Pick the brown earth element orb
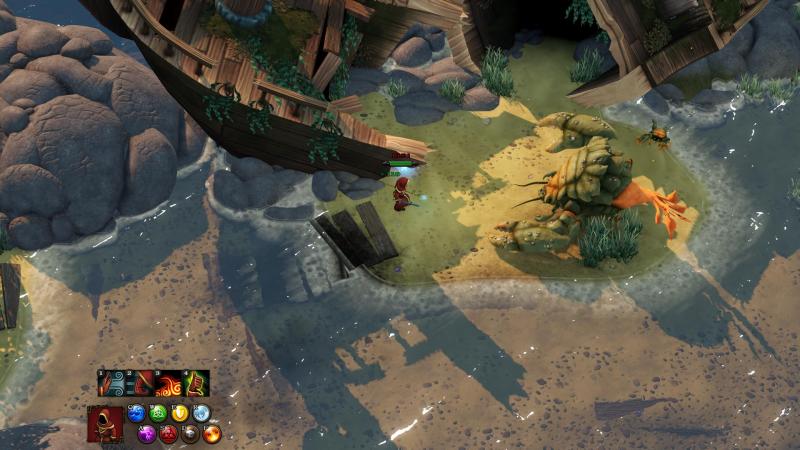 click(190, 434)
